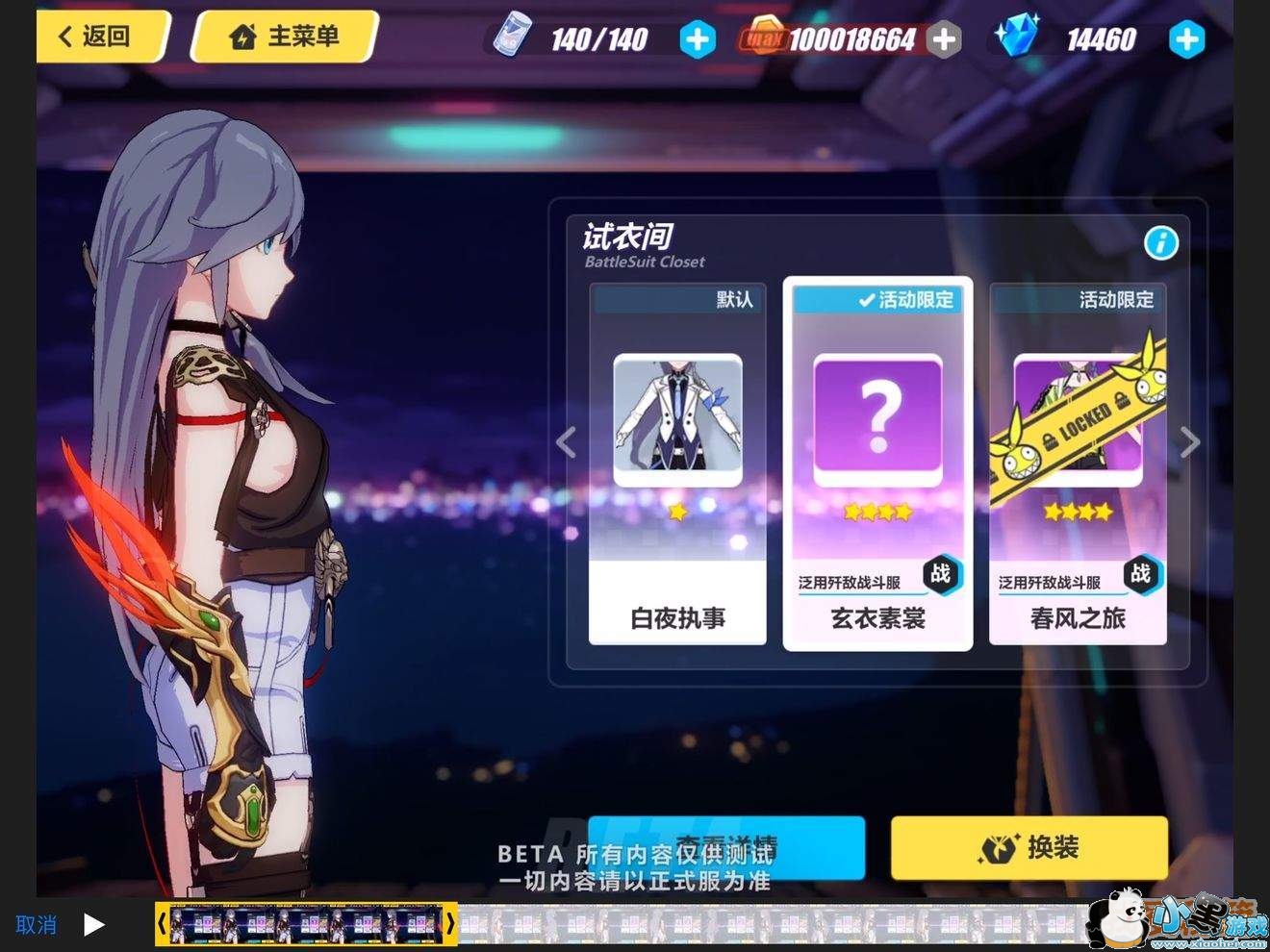Image resolution: width=1270 pixels, height=952 pixels.
Task: Equip the outfit with 换装 button
Action: click(1029, 847)
